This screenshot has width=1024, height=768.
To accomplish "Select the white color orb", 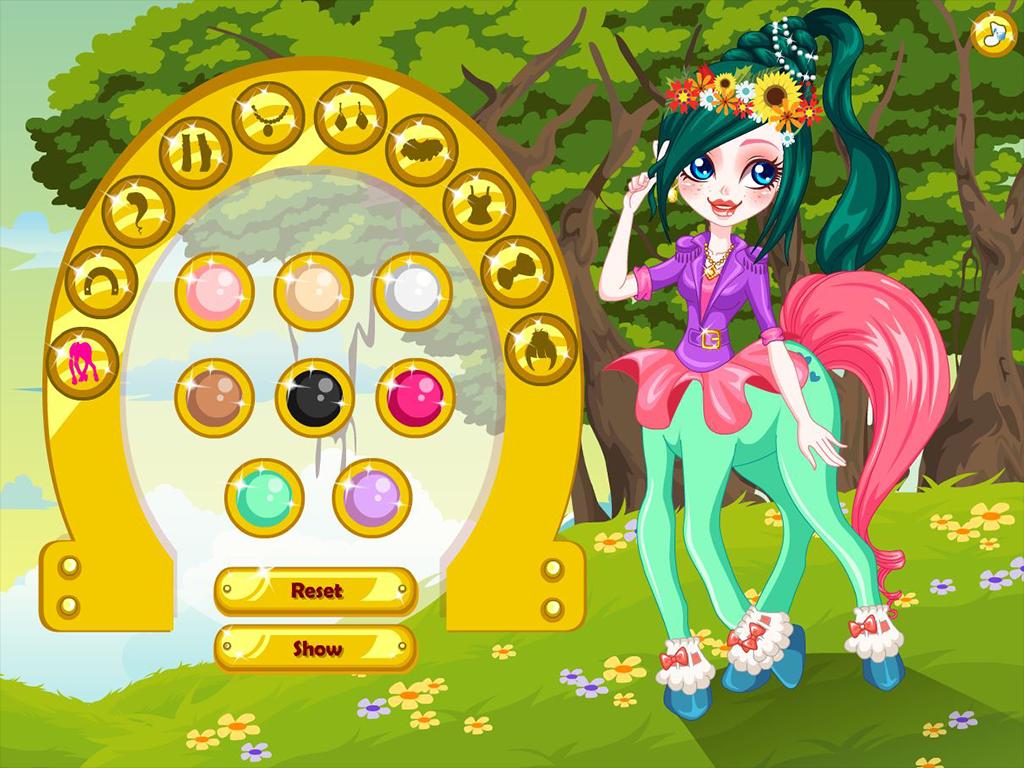I will click(x=412, y=291).
